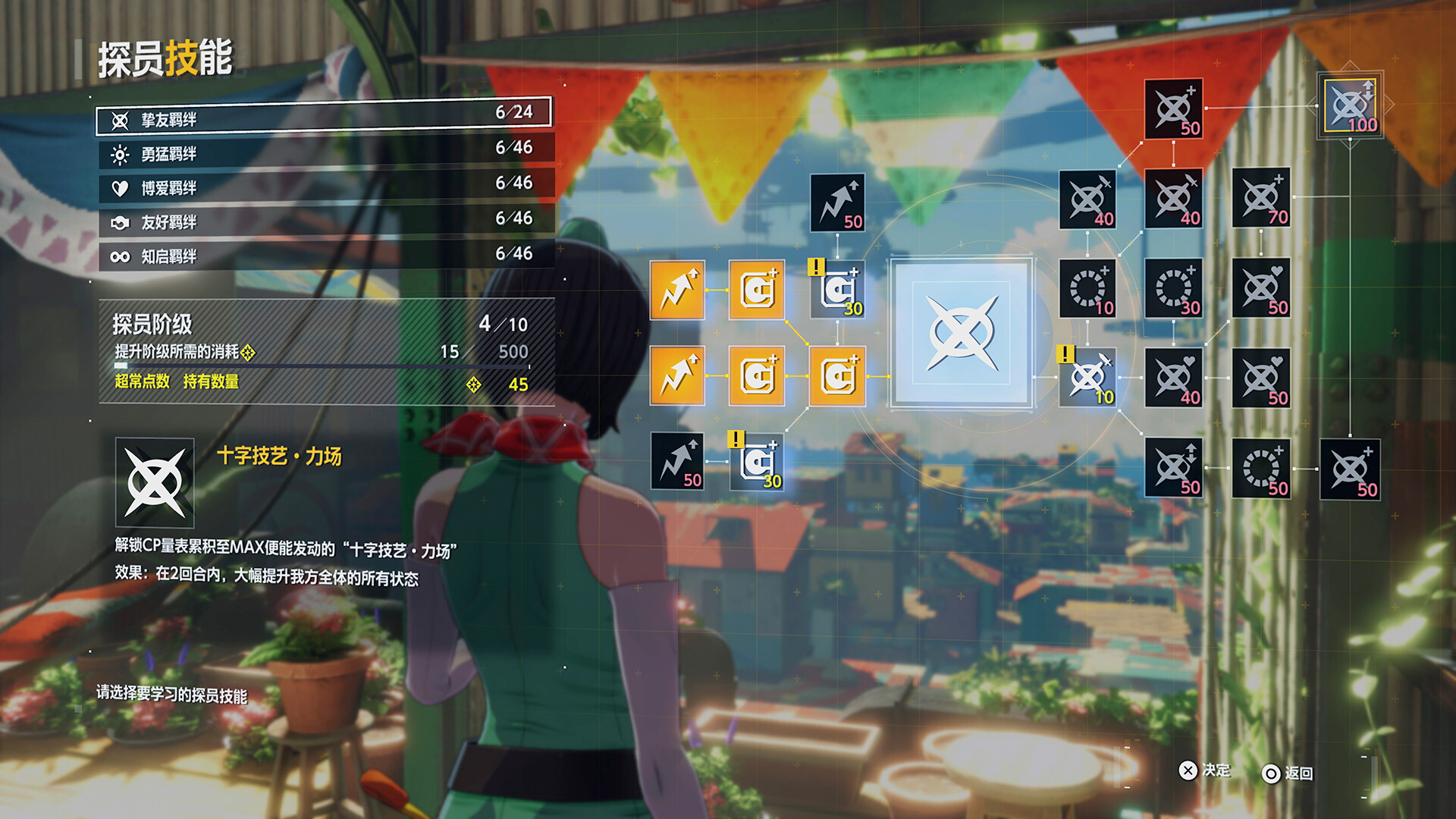The width and height of the screenshot is (1456, 819).
Task: Select the attack-up node costing 50 above CP row
Action: point(838,201)
